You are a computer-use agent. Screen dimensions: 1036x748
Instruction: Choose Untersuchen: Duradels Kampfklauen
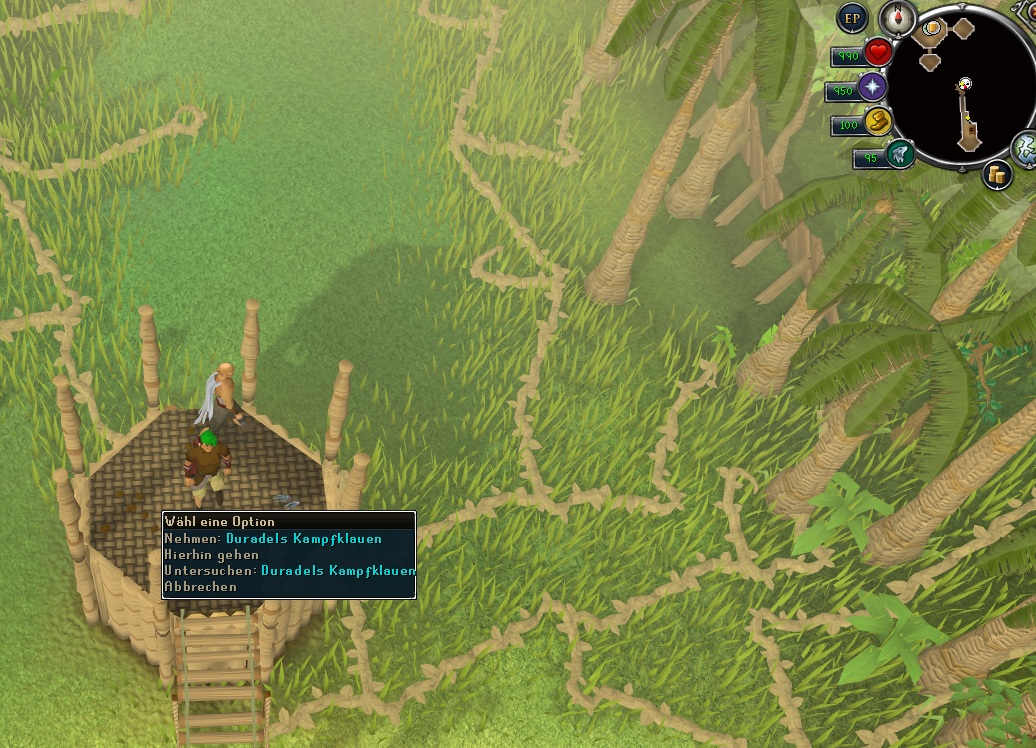point(288,571)
